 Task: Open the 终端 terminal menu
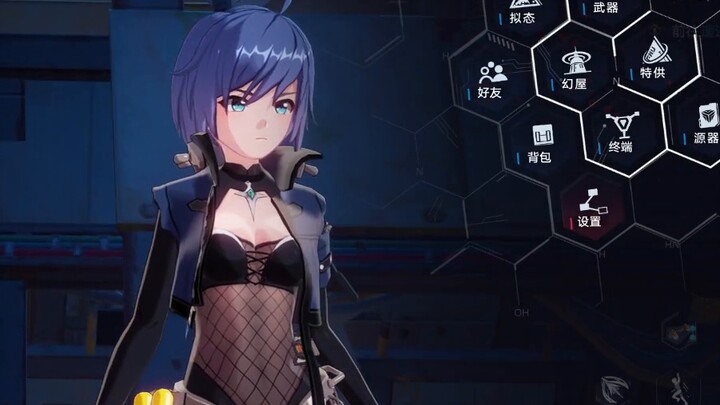click(622, 132)
